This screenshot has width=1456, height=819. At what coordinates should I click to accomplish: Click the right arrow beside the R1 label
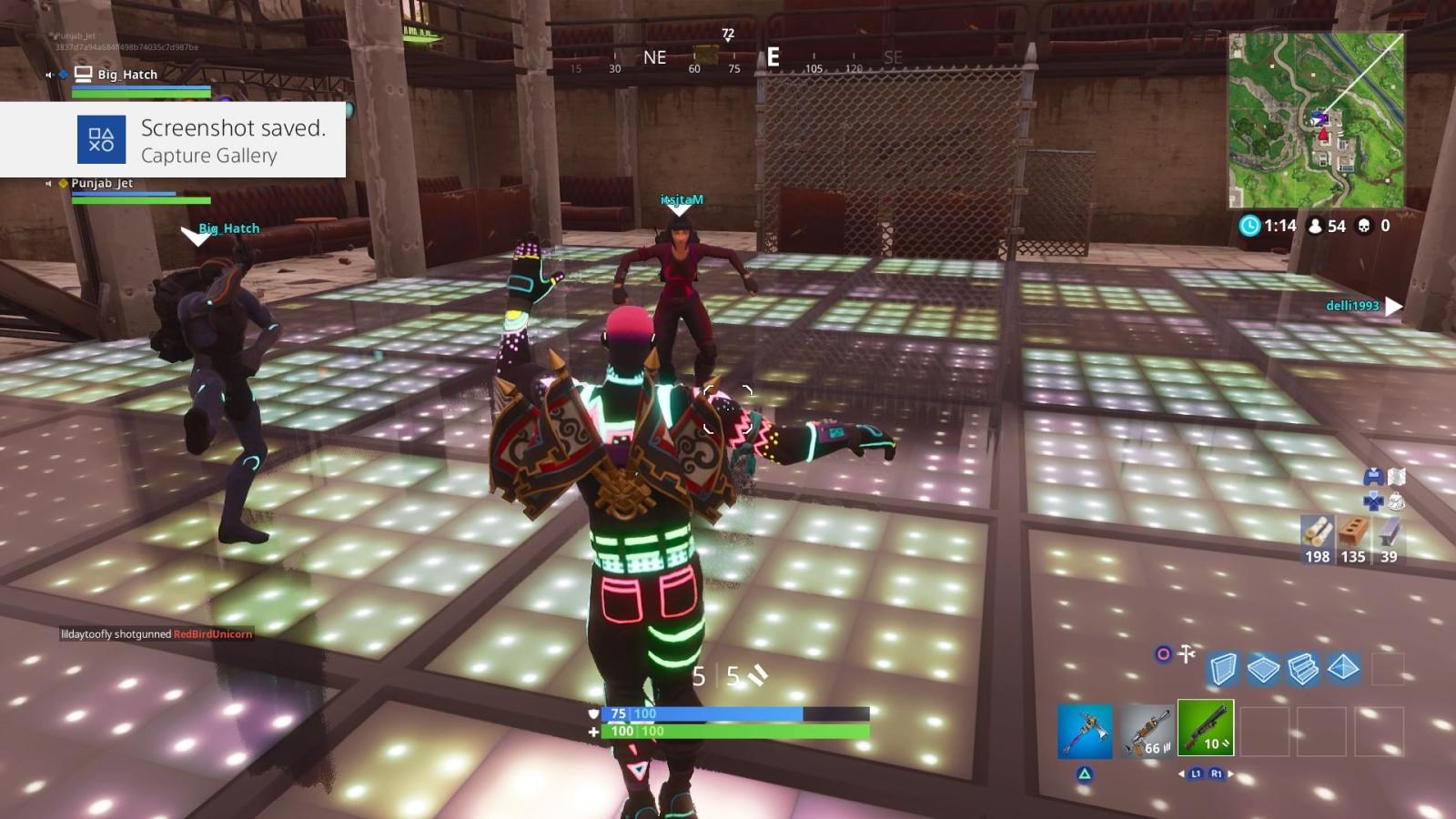pyautogui.click(x=1230, y=773)
